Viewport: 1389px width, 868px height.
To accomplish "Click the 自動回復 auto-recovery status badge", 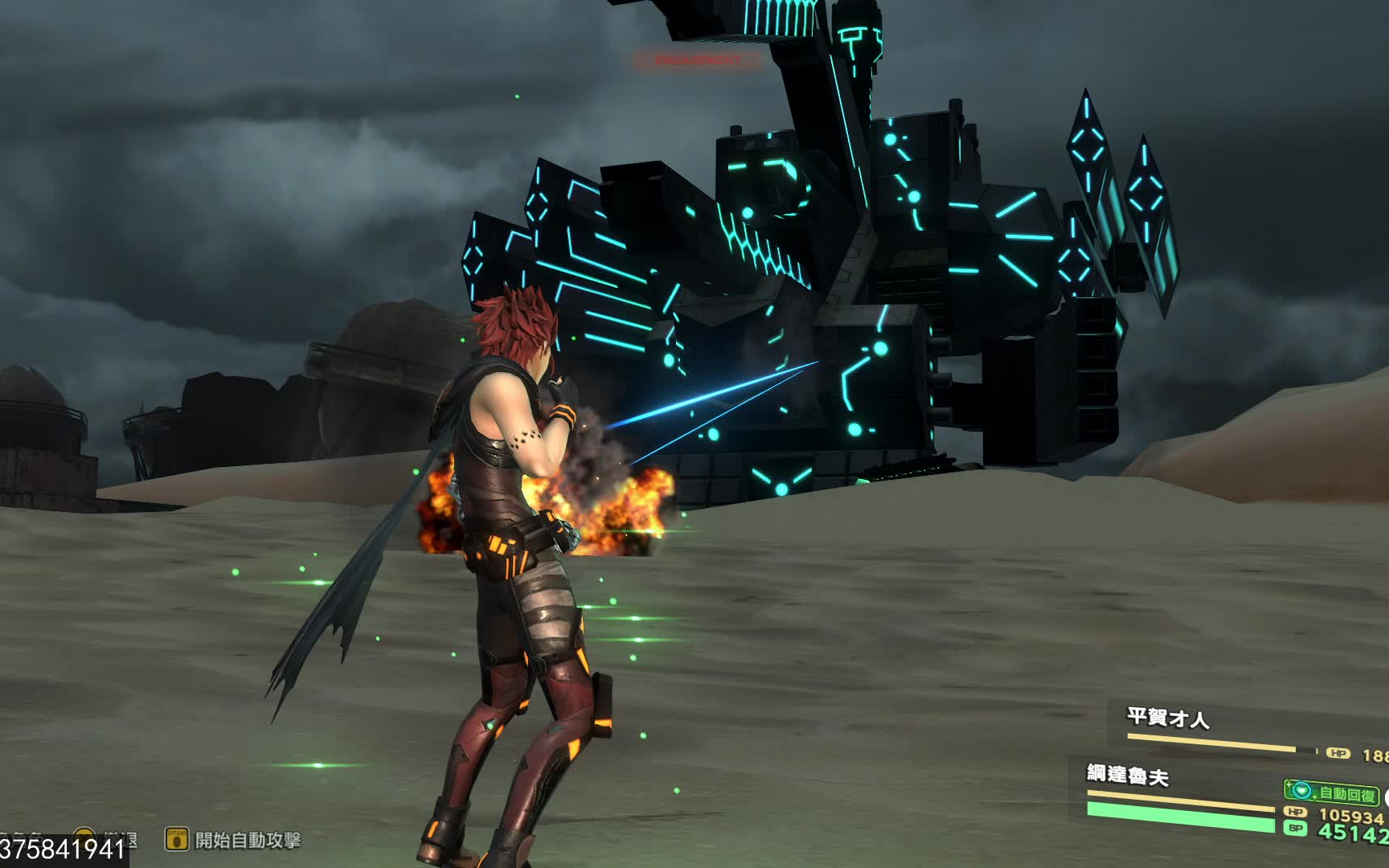I will click(x=1332, y=793).
